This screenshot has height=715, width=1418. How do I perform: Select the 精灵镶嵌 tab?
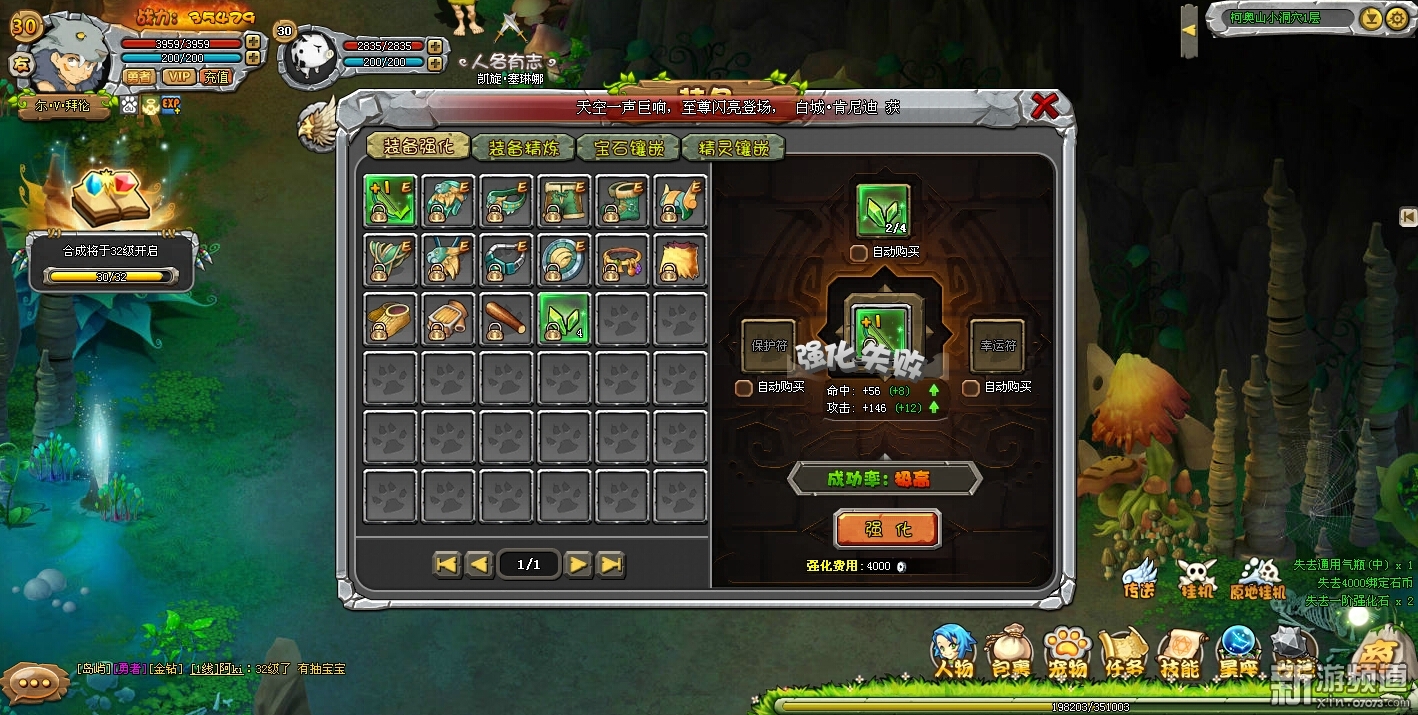(733, 148)
